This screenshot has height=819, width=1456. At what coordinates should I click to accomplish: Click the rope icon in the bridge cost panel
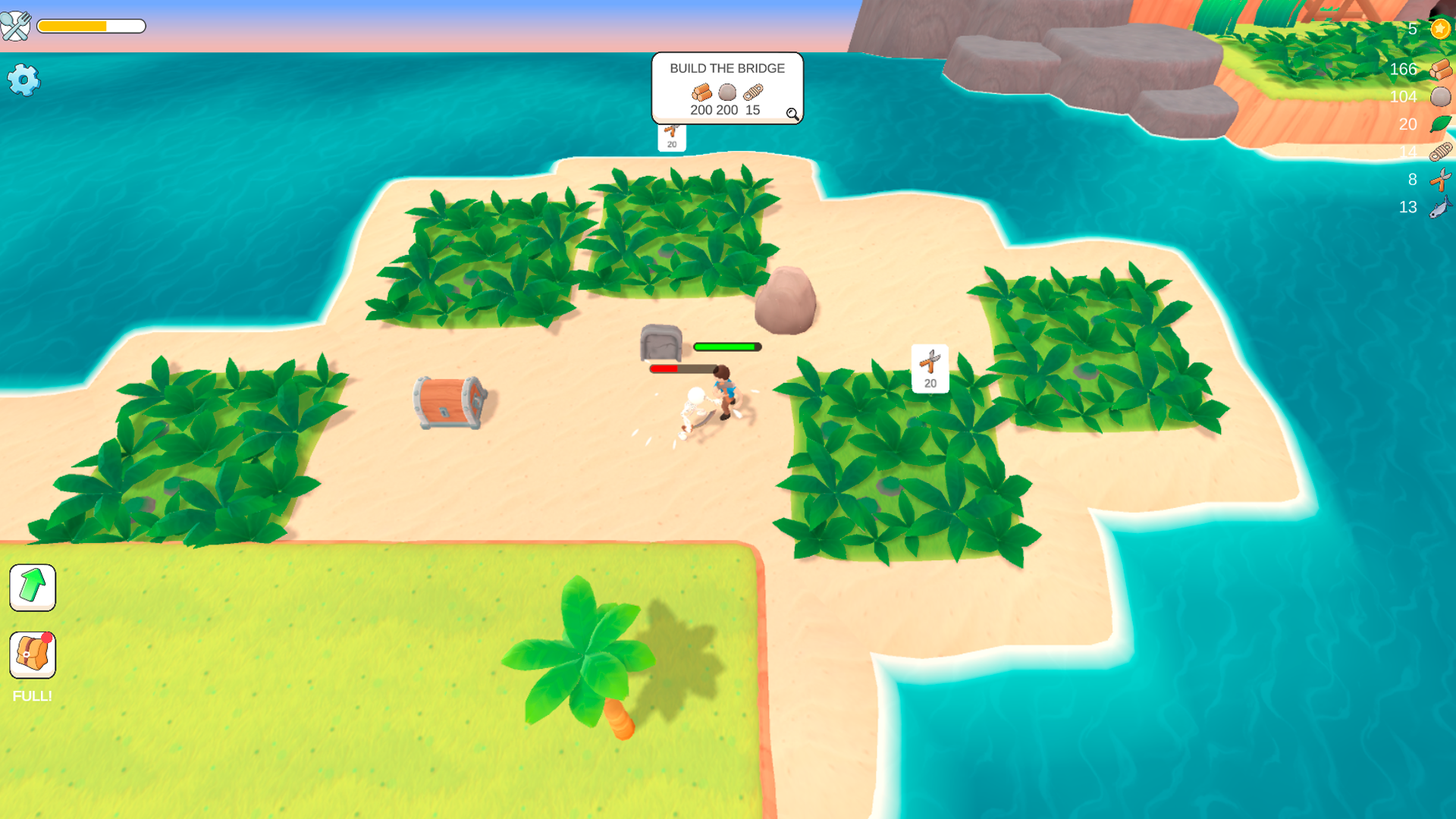(752, 93)
